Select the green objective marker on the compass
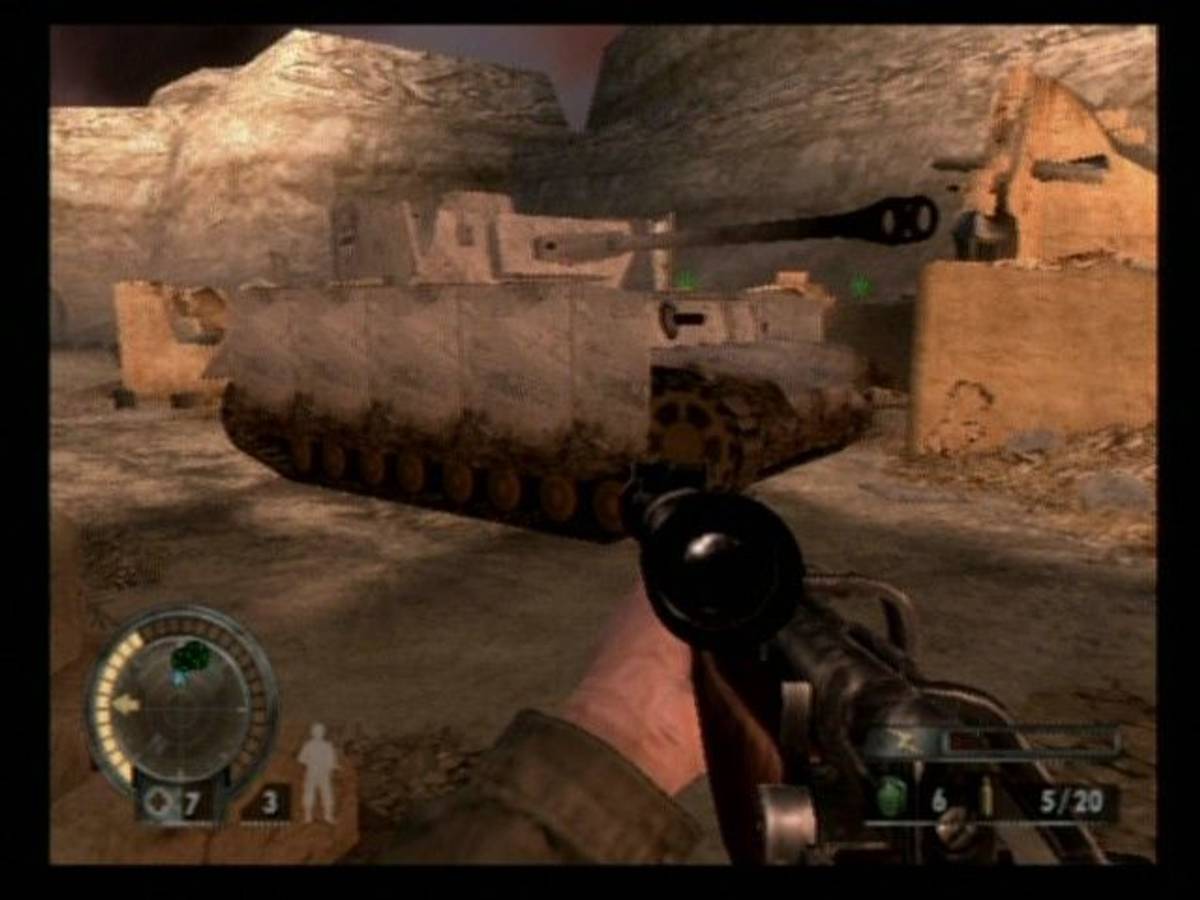This screenshot has height=900, width=1200. 190,657
